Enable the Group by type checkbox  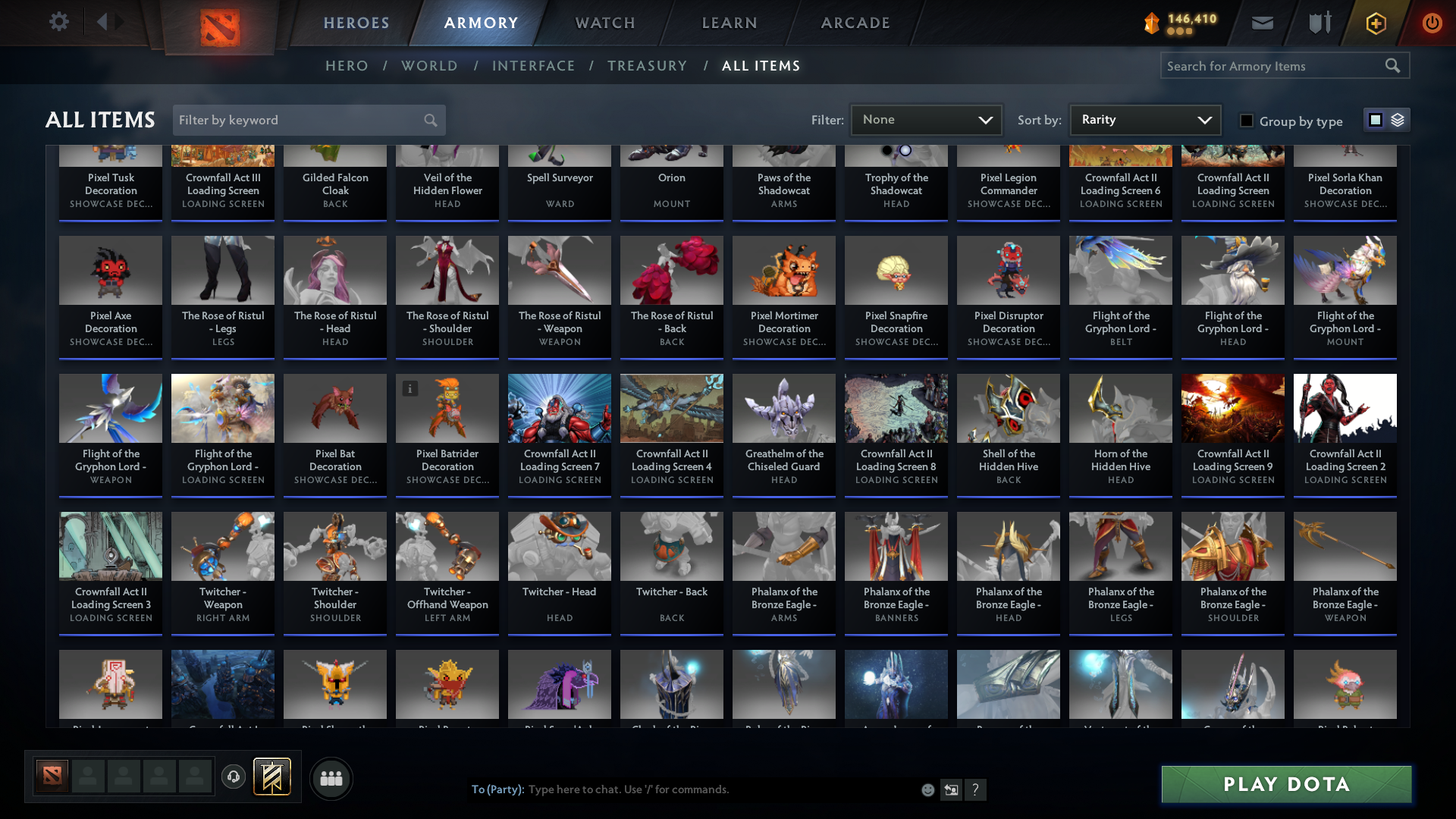click(x=1247, y=121)
